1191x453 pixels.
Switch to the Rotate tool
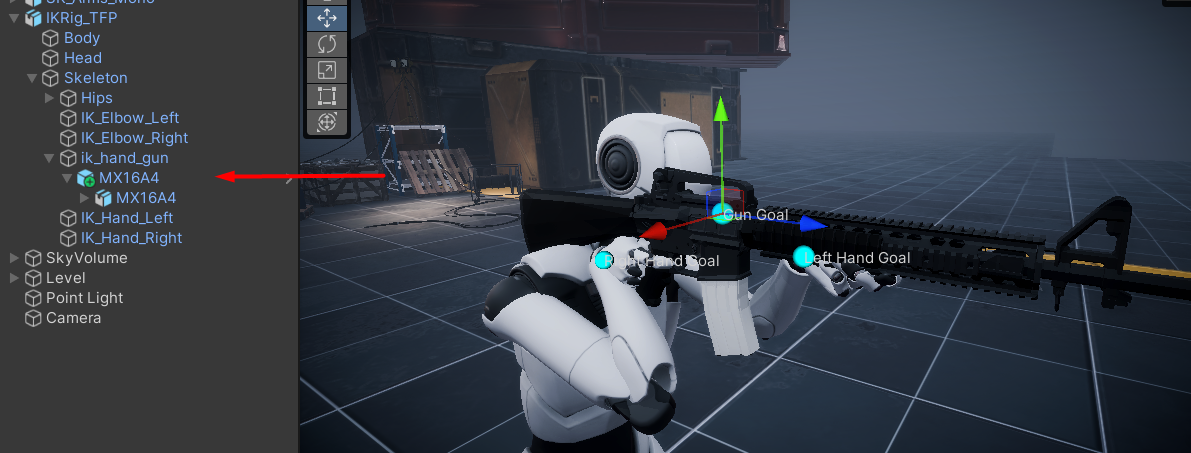(x=326, y=44)
